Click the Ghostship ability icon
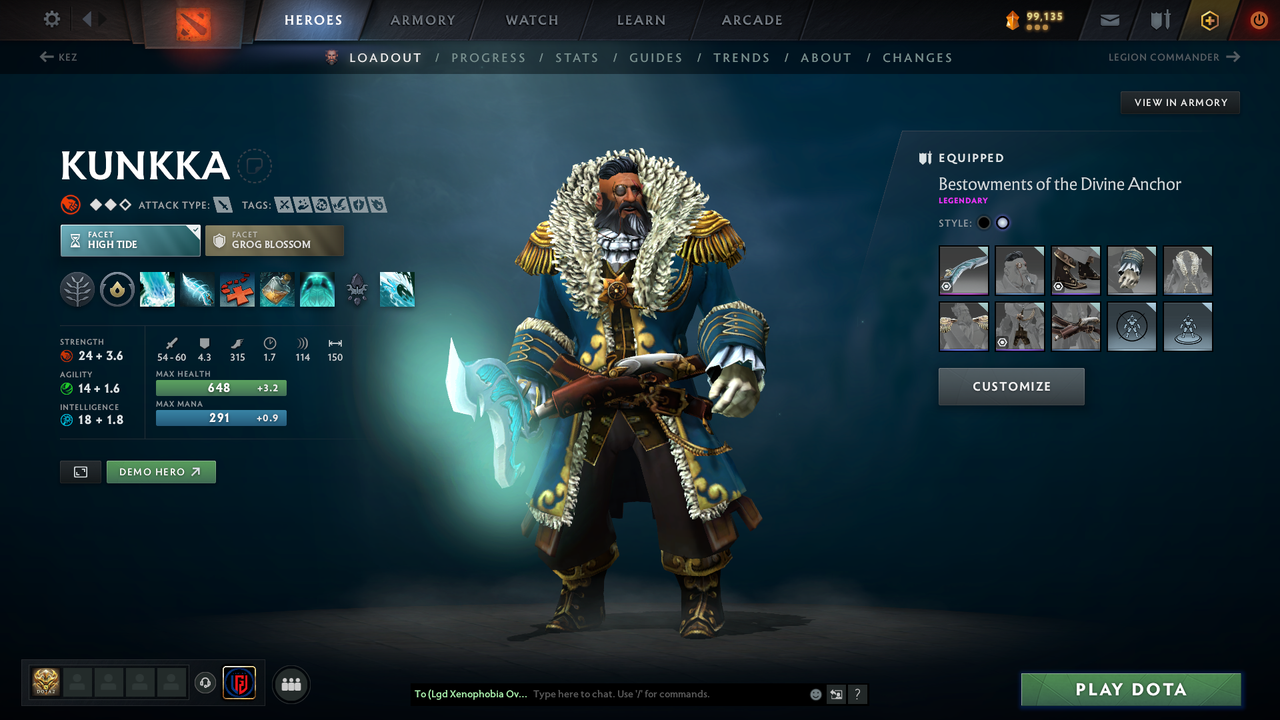This screenshot has width=1280, height=720. (x=317, y=289)
